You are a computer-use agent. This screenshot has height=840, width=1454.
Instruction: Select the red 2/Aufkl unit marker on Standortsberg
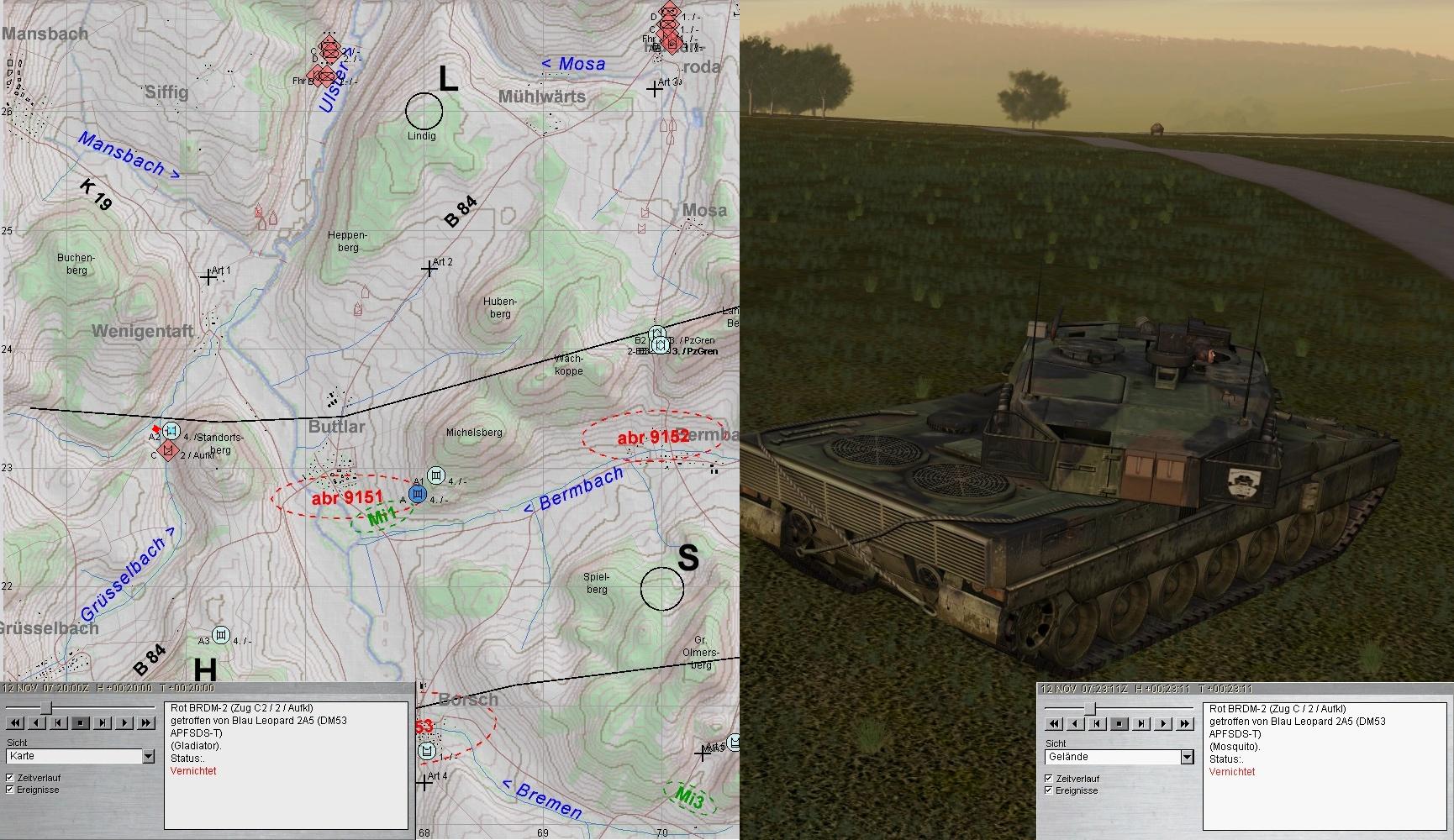point(169,451)
